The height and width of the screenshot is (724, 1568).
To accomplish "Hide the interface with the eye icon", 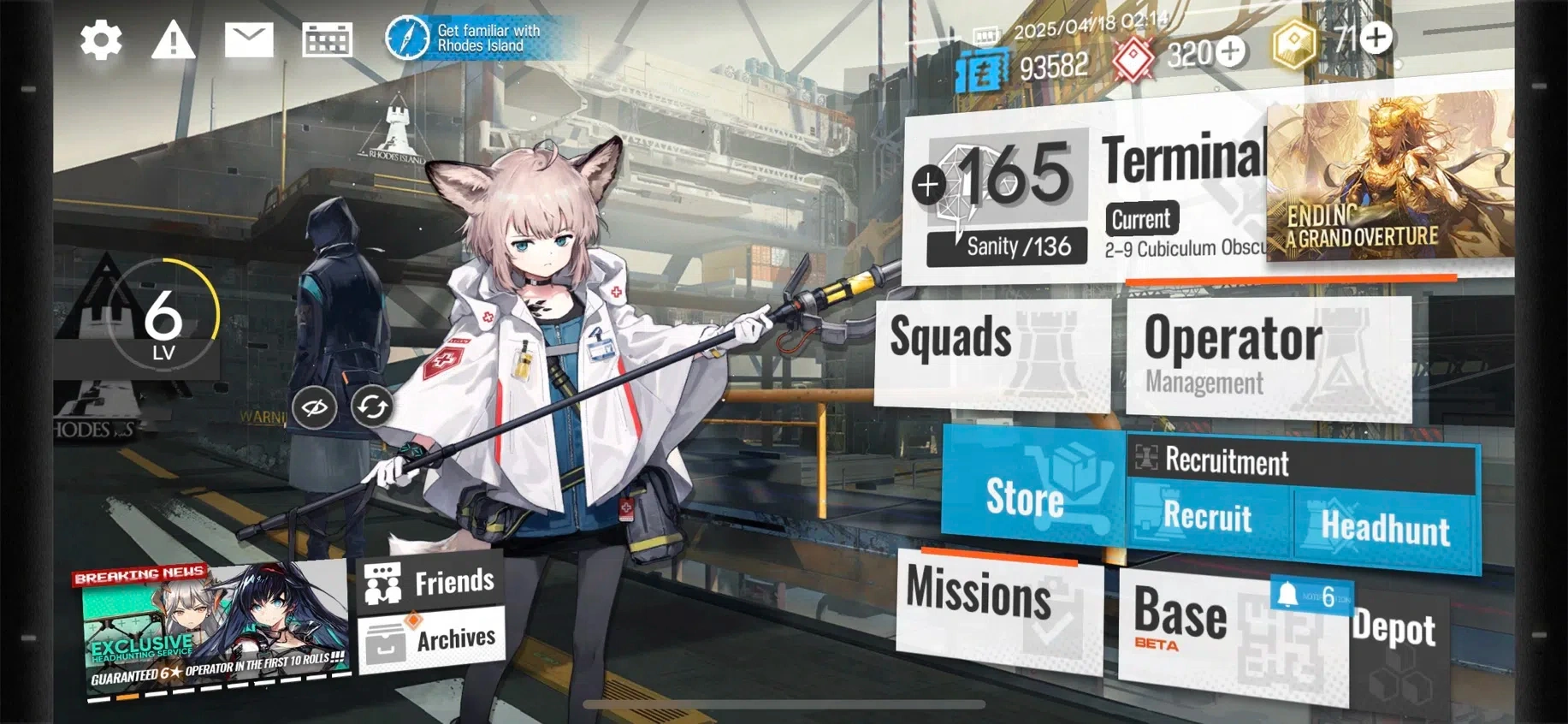I will 314,407.
